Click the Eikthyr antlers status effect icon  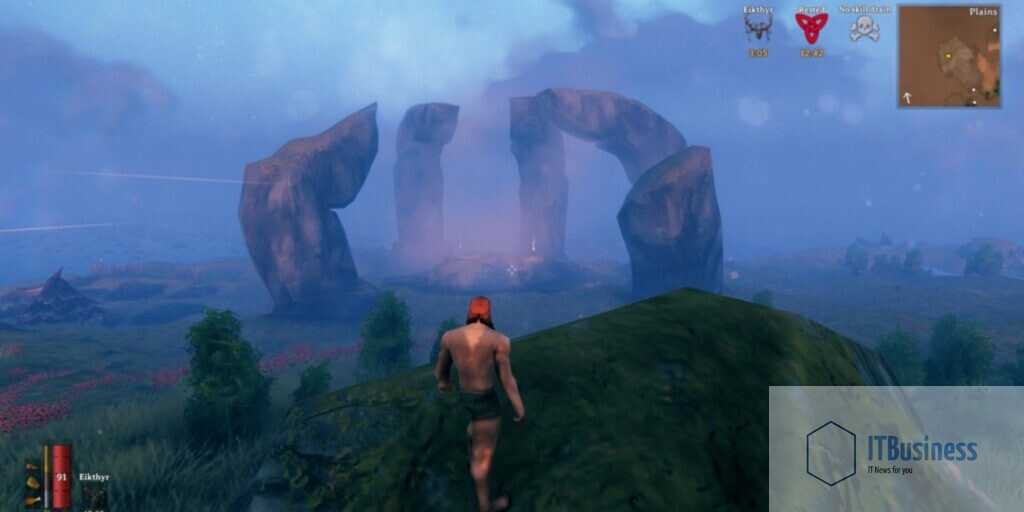[758, 28]
